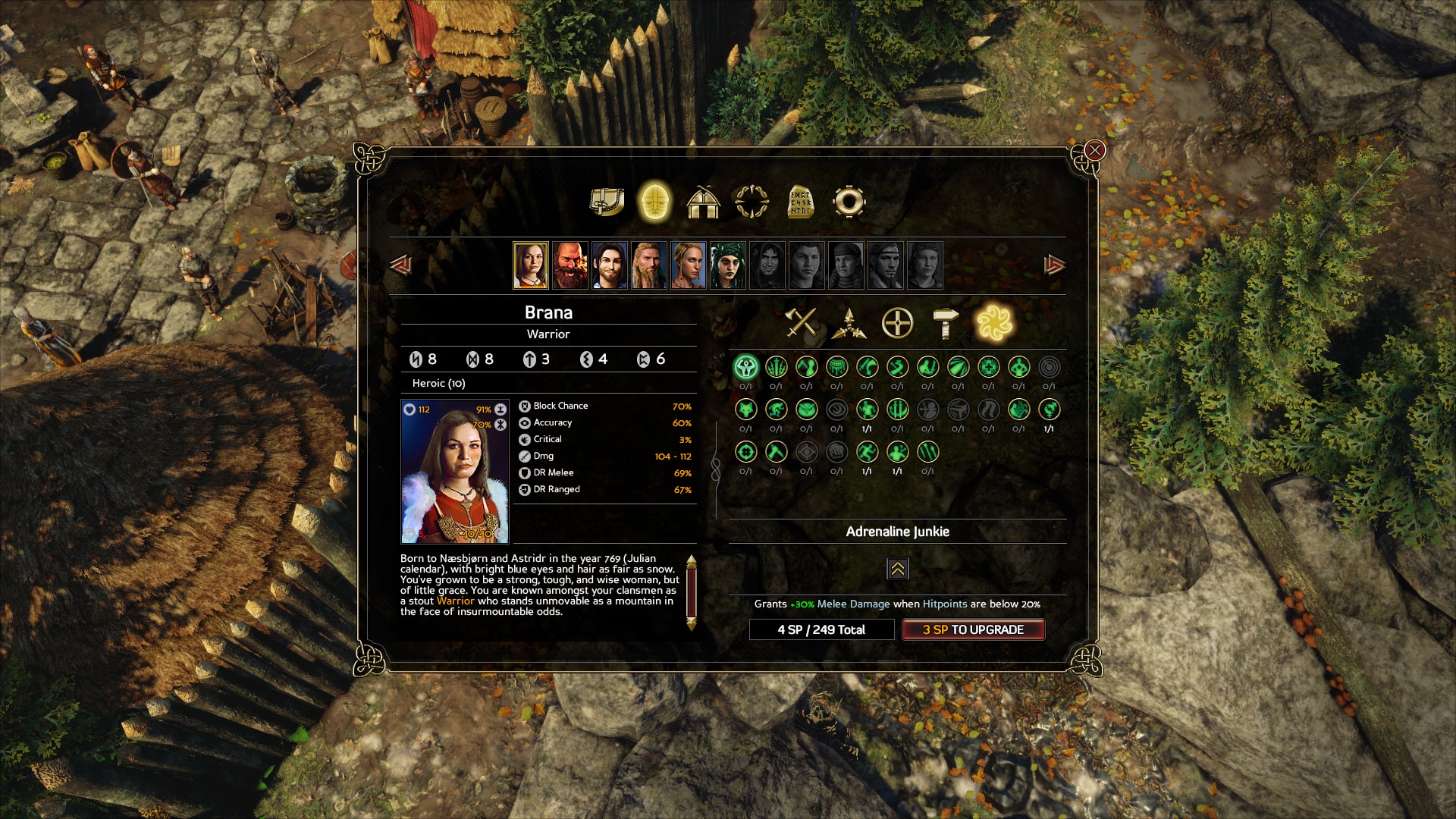1456x819 pixels.
Task: Click the 3 SP TO UPGRADE button
Action: coord(973,629)
